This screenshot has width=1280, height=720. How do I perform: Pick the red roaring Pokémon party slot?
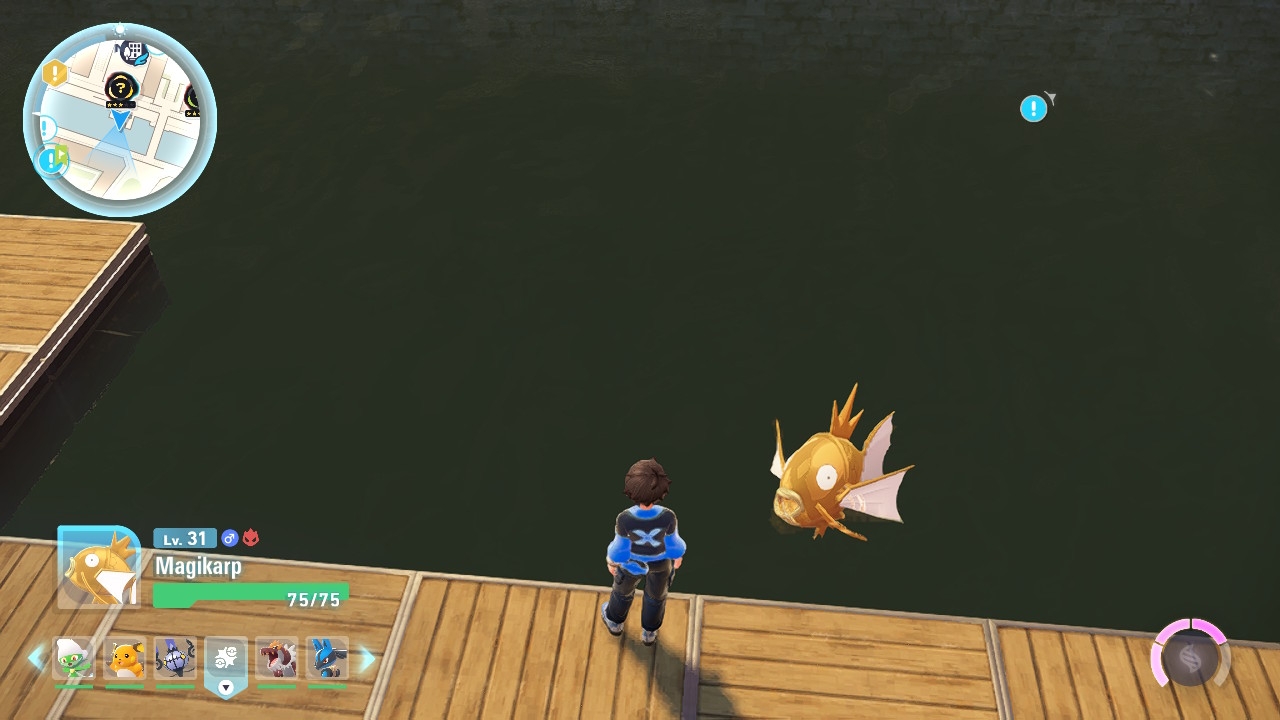pos(277,659)
